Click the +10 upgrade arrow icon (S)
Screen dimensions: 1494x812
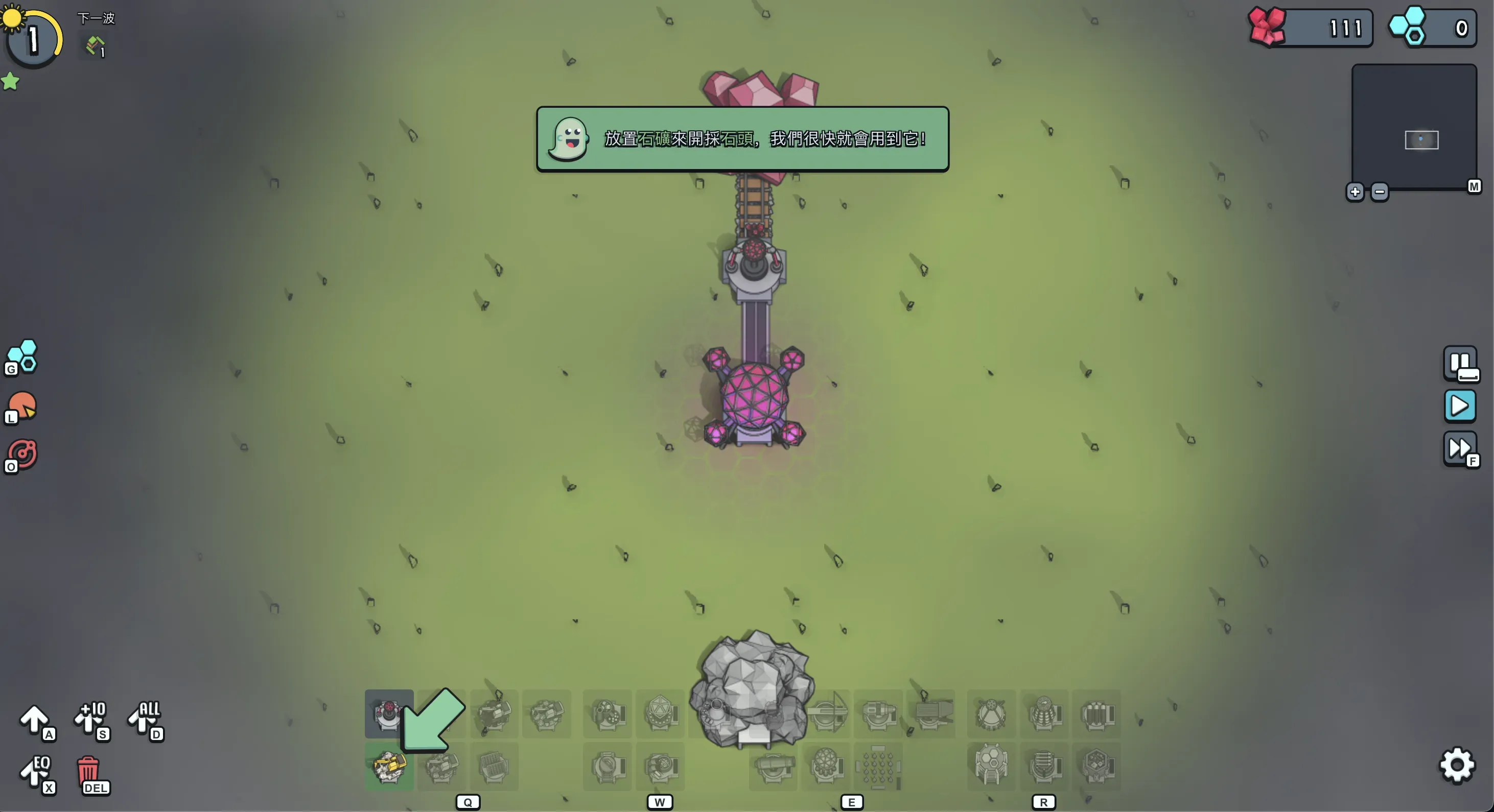[91, 721]
